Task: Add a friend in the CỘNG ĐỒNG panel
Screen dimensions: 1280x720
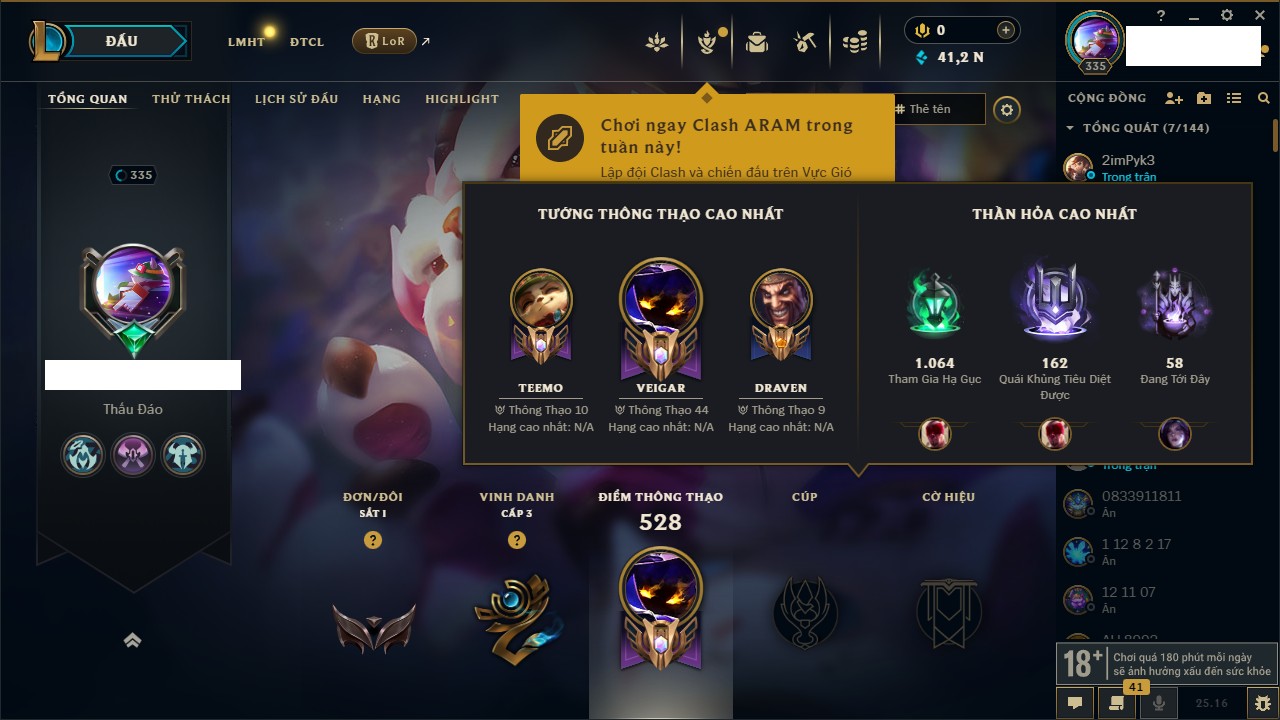Action: coord(1174,98)
